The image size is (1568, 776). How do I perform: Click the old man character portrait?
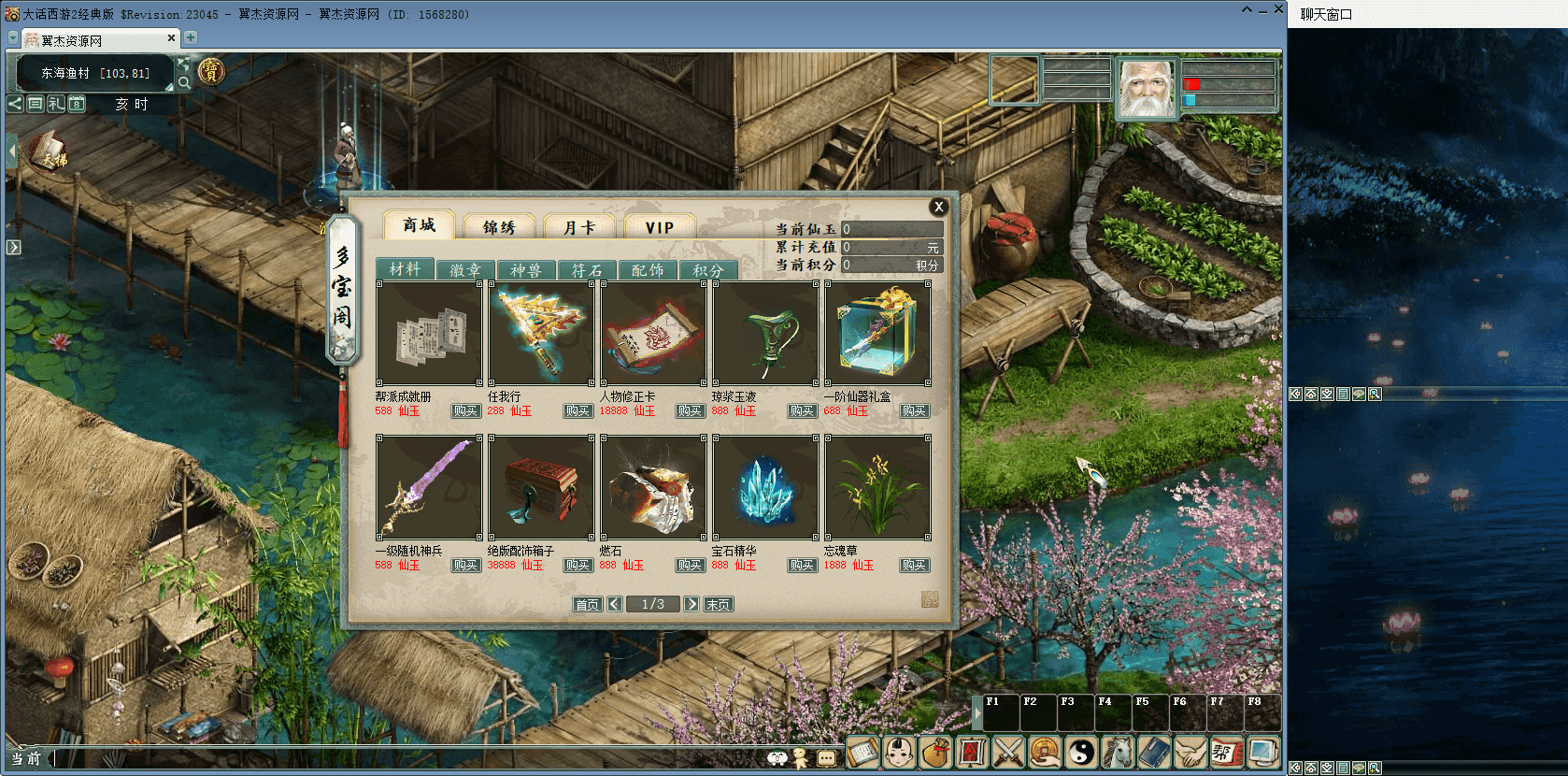pyautogui.click(x=1147, y=89)
